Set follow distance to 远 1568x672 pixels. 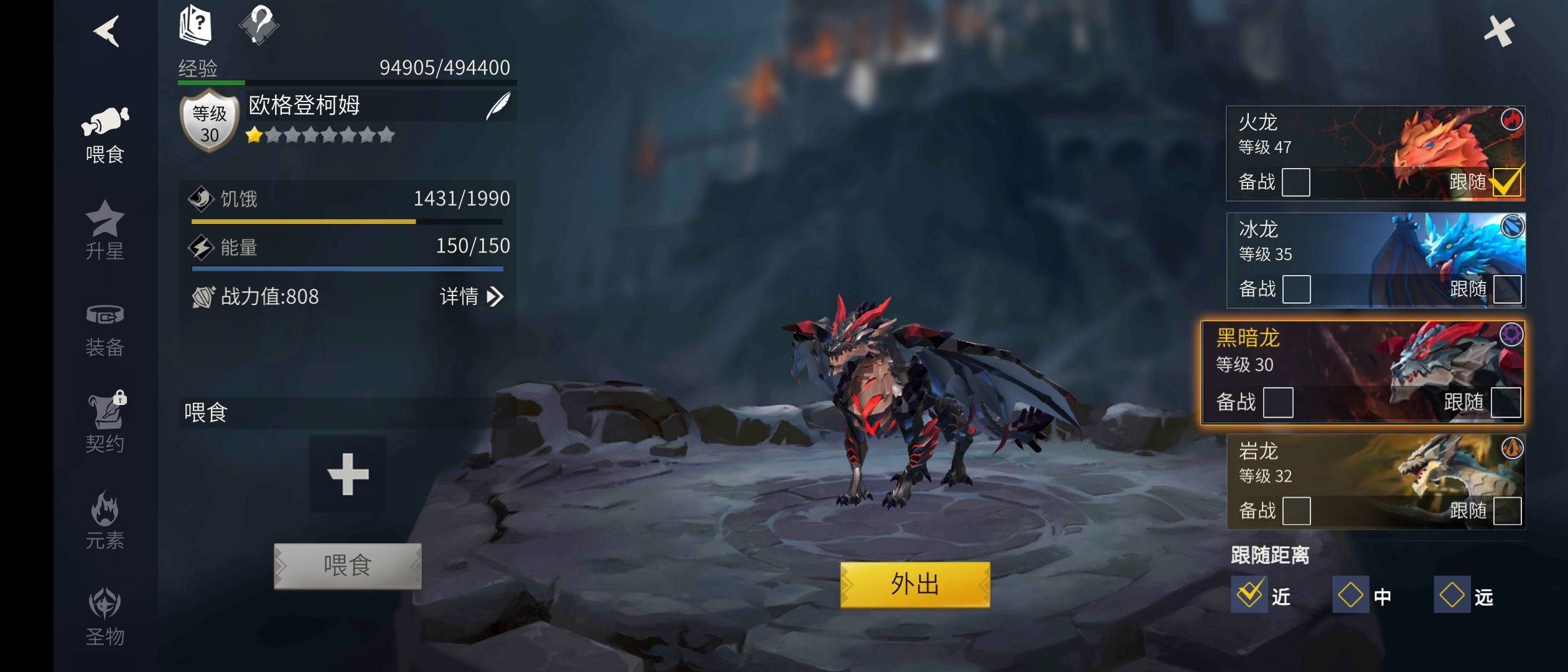pos(1452,595)
